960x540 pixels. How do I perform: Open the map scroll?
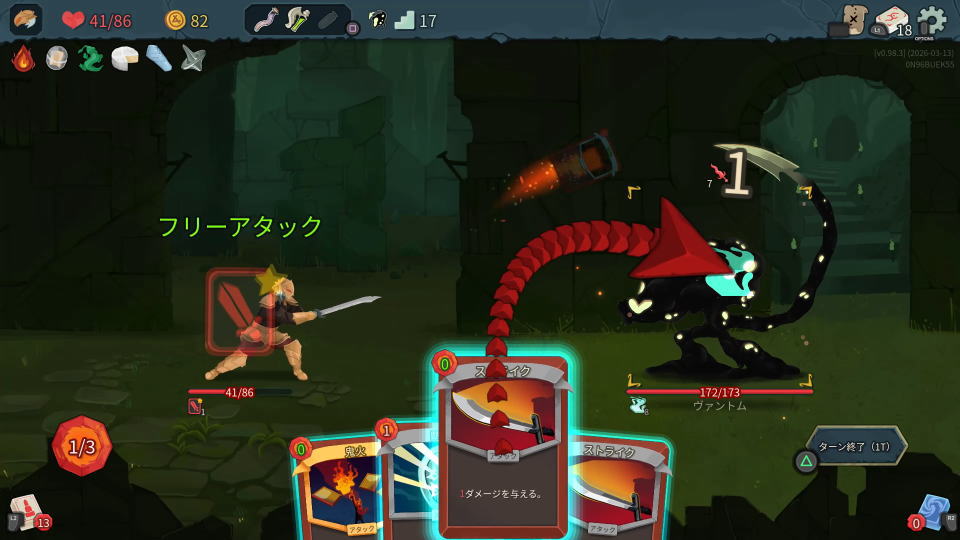[853, 20]
